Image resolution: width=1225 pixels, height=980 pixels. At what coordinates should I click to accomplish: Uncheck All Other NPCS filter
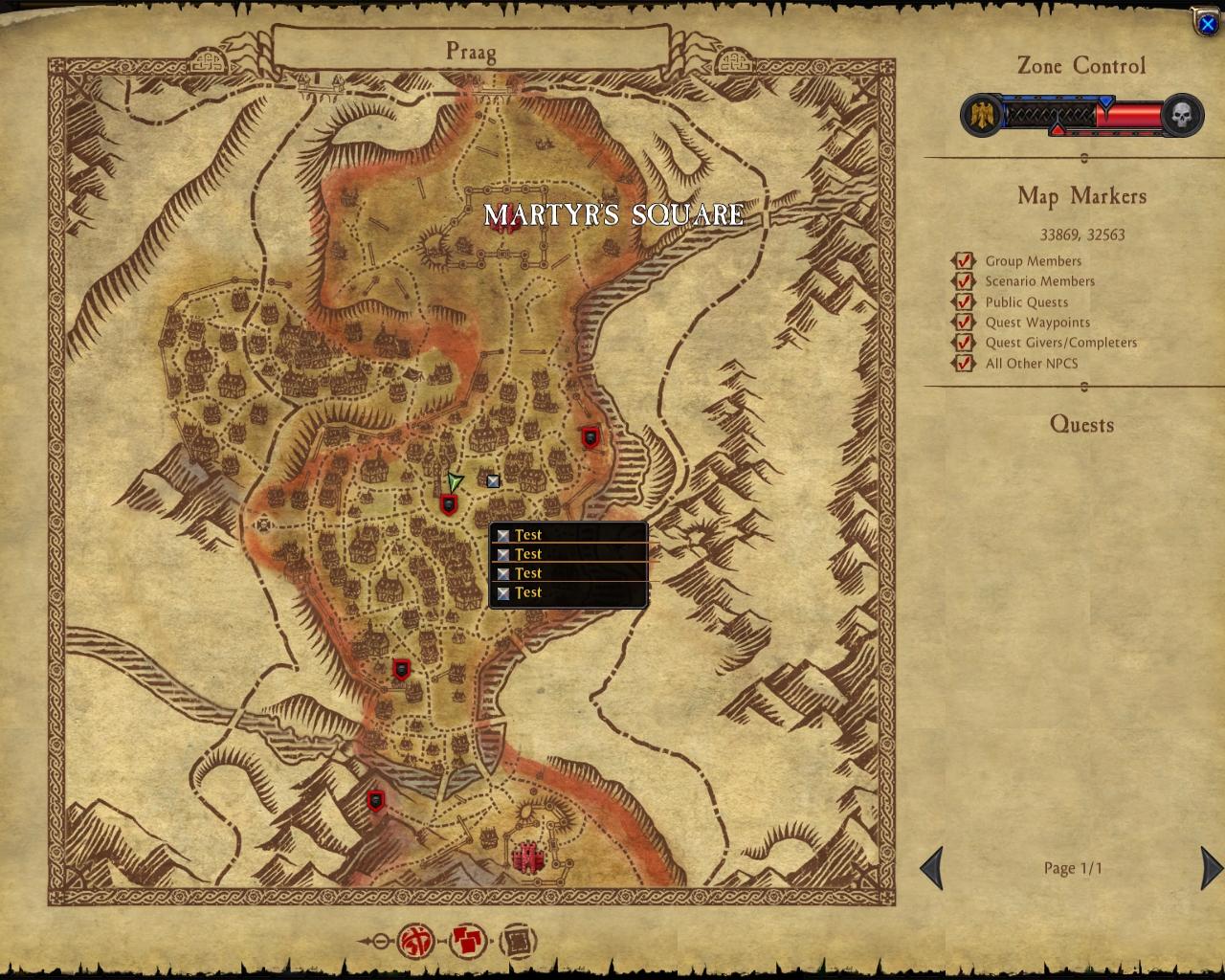click(963, 364)
